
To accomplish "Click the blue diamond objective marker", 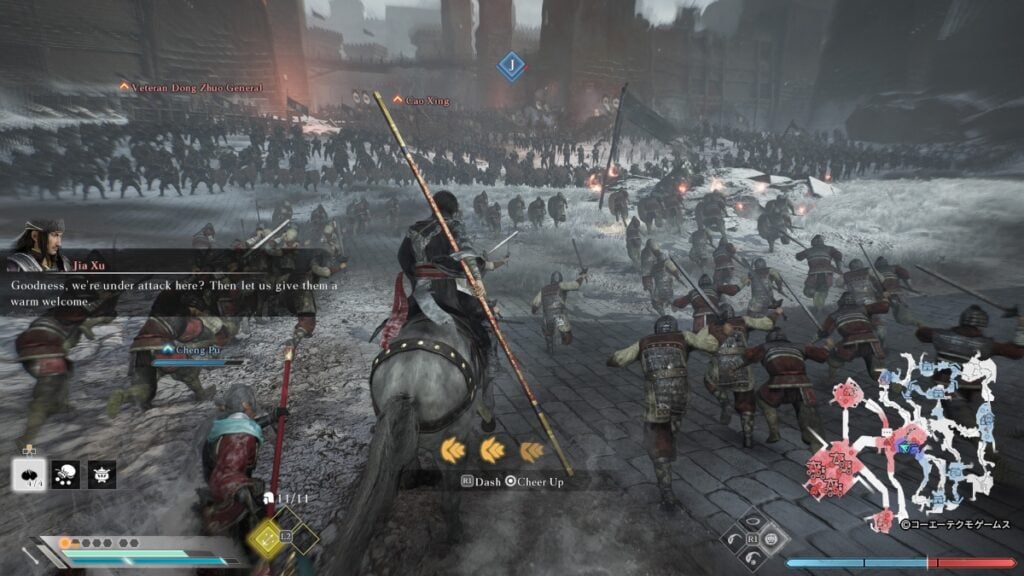I will tap(511, 66).
